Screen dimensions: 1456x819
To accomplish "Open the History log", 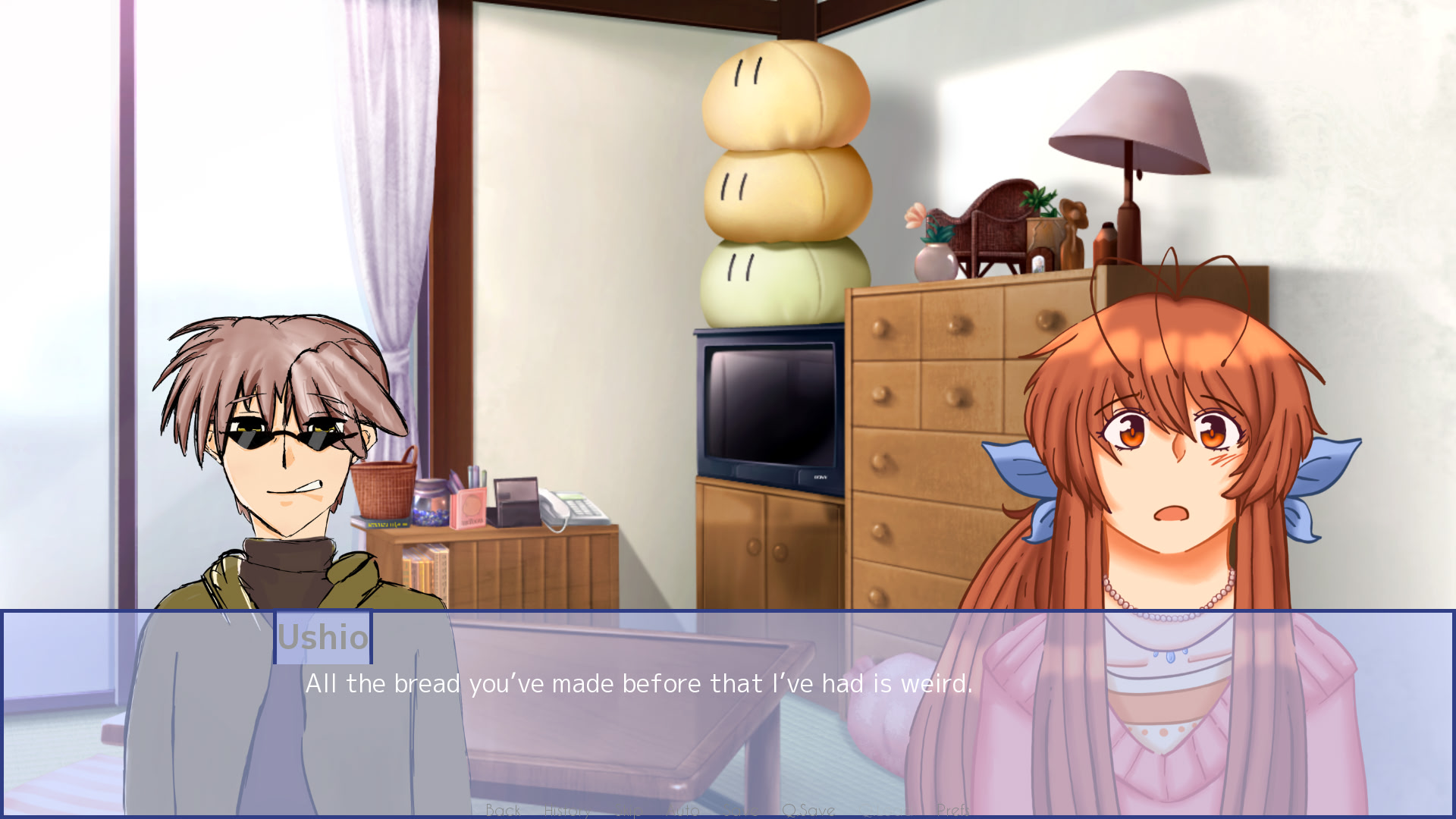I will (567, 810).
